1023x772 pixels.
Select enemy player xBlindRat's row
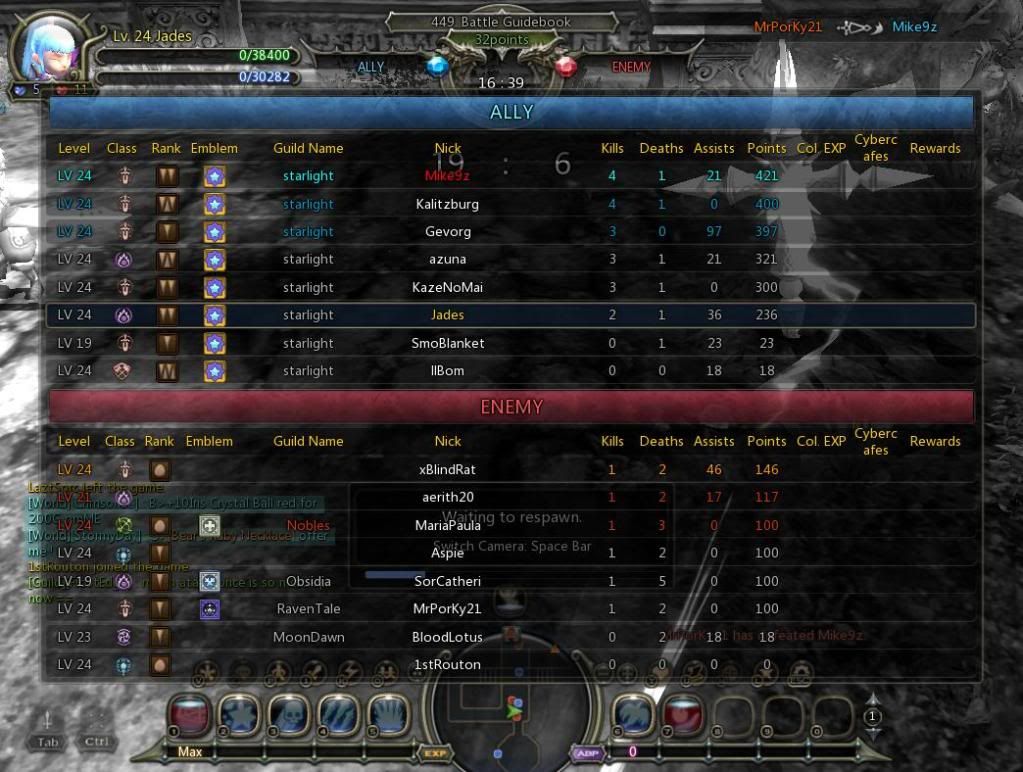510,469
